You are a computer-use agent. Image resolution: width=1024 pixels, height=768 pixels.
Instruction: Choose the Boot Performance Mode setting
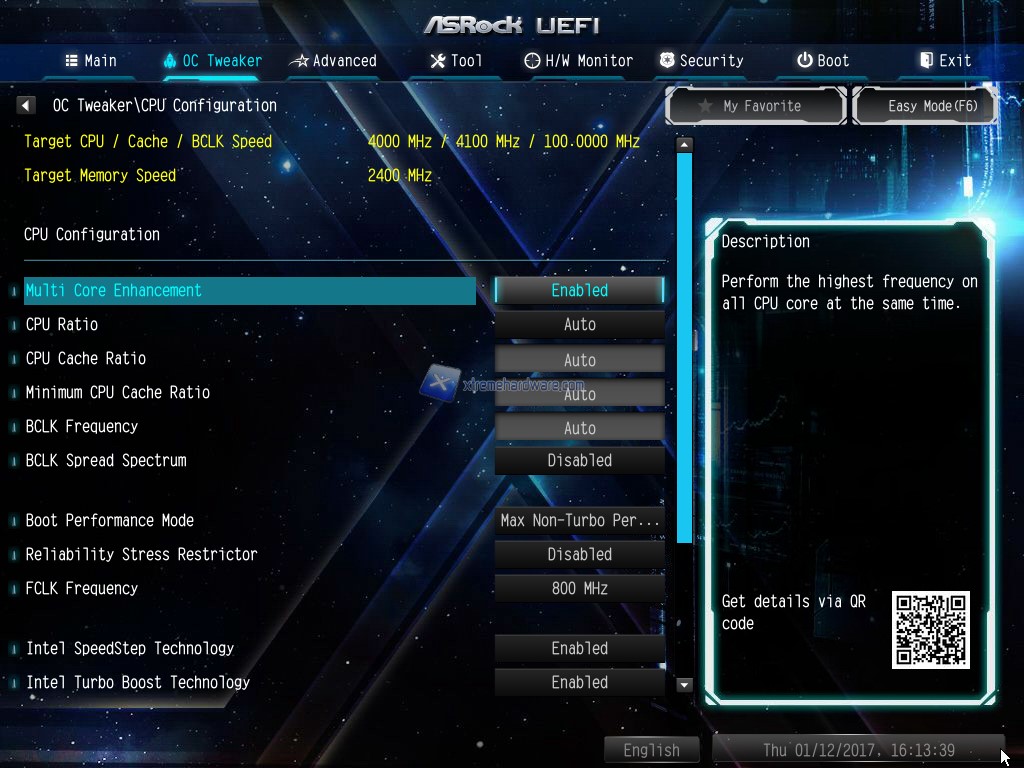[579, 520]
